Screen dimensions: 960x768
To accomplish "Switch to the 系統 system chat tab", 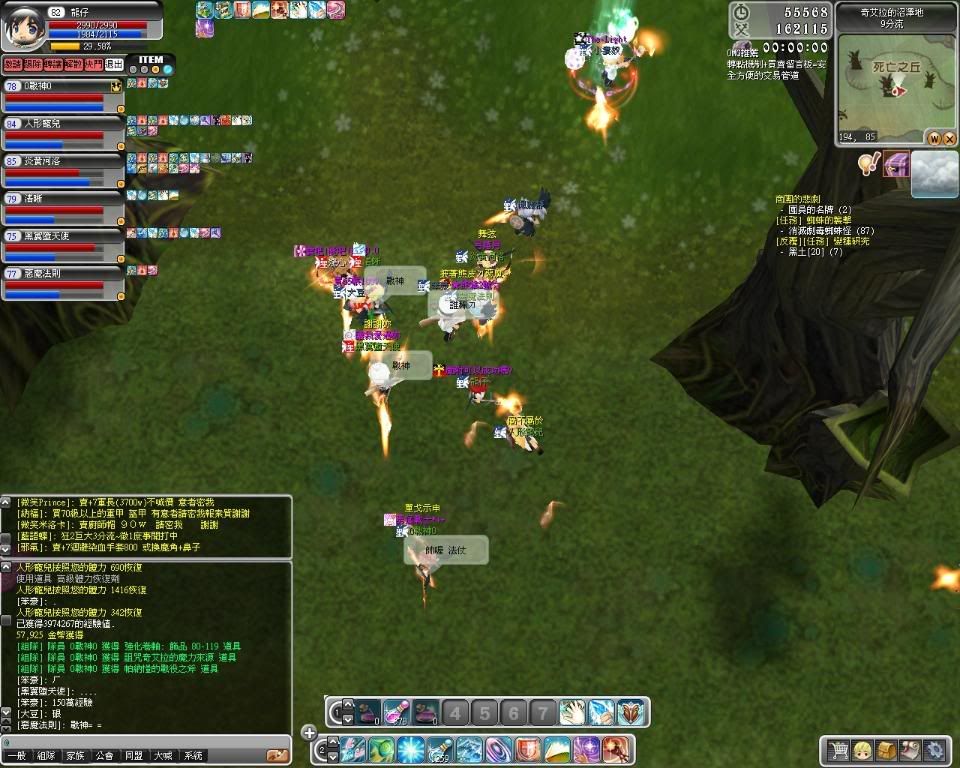I will click(x=193, y=756).
